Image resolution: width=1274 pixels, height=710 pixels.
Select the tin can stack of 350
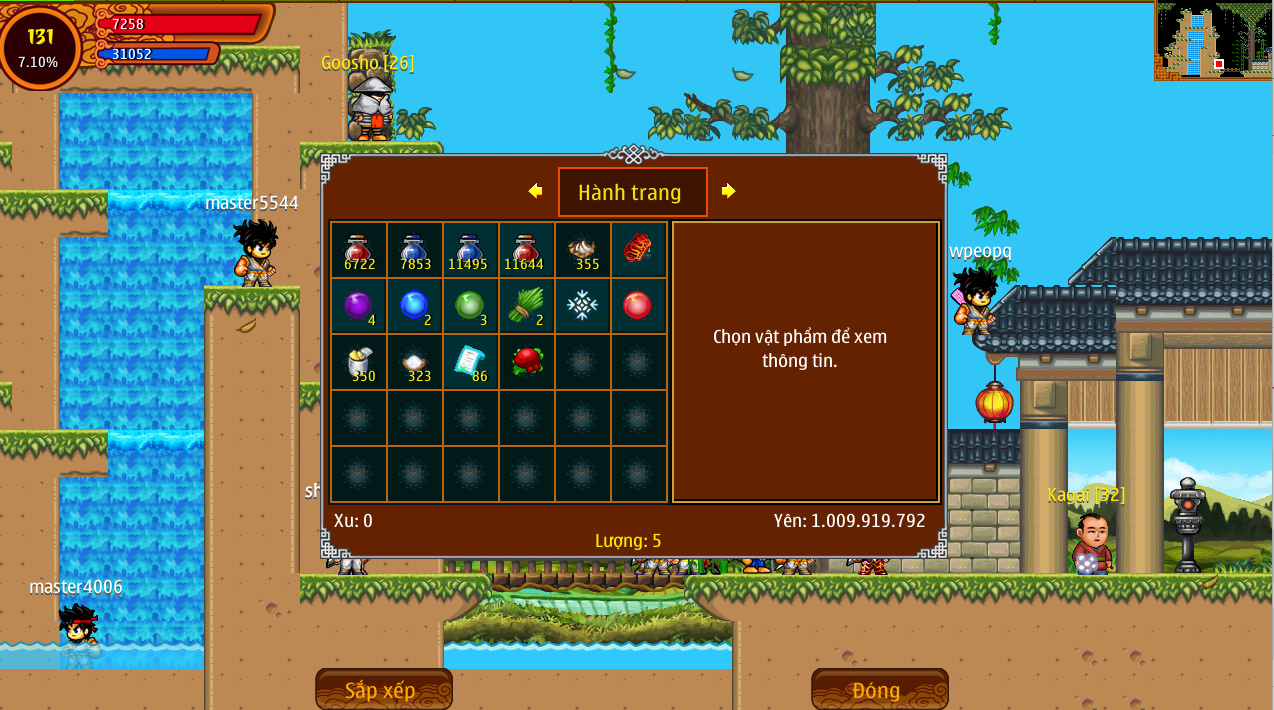pyautogui.click(x=358, y=362)
